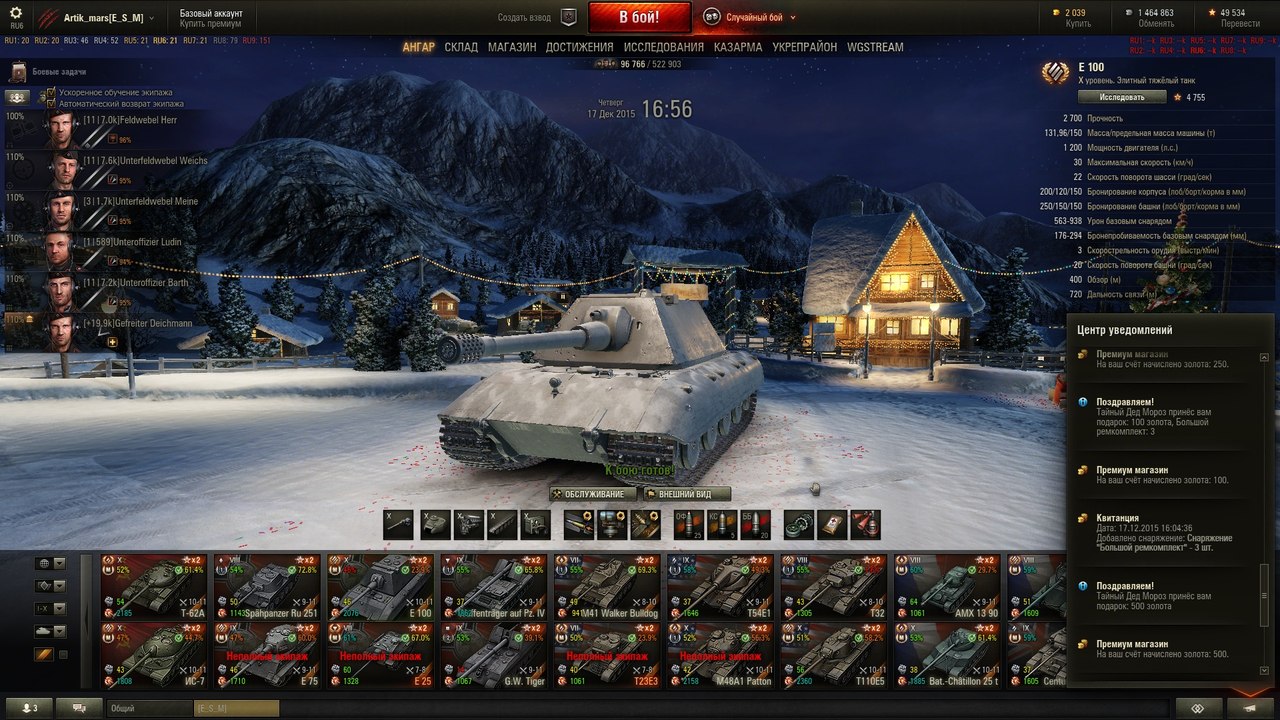Image resolution: width=1280 pixels, height=720 pixels.
Task: Switch to the СКЛАД tab
Action: [461, 47]
